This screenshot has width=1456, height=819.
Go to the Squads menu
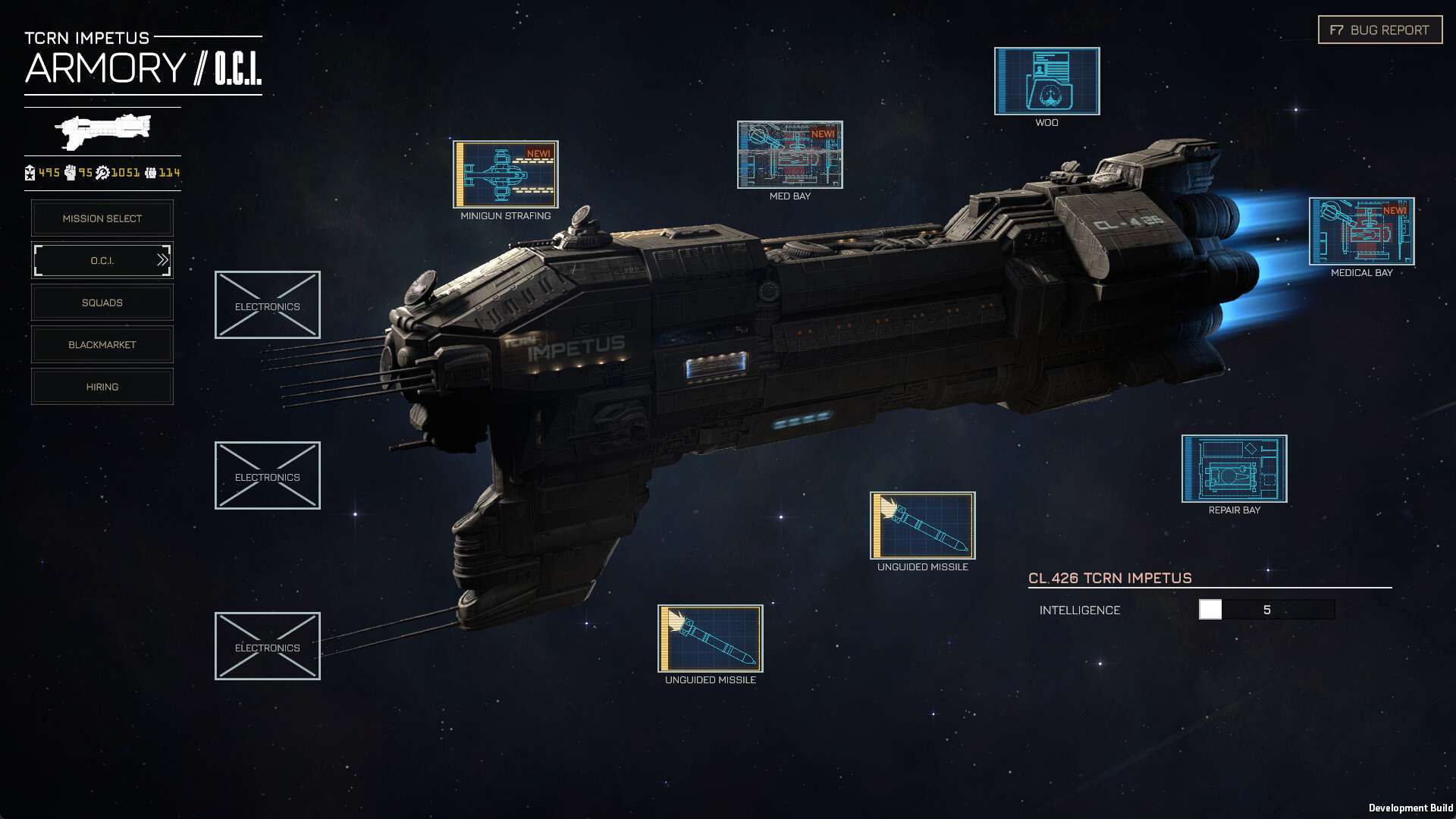click(x=102, y=303)
